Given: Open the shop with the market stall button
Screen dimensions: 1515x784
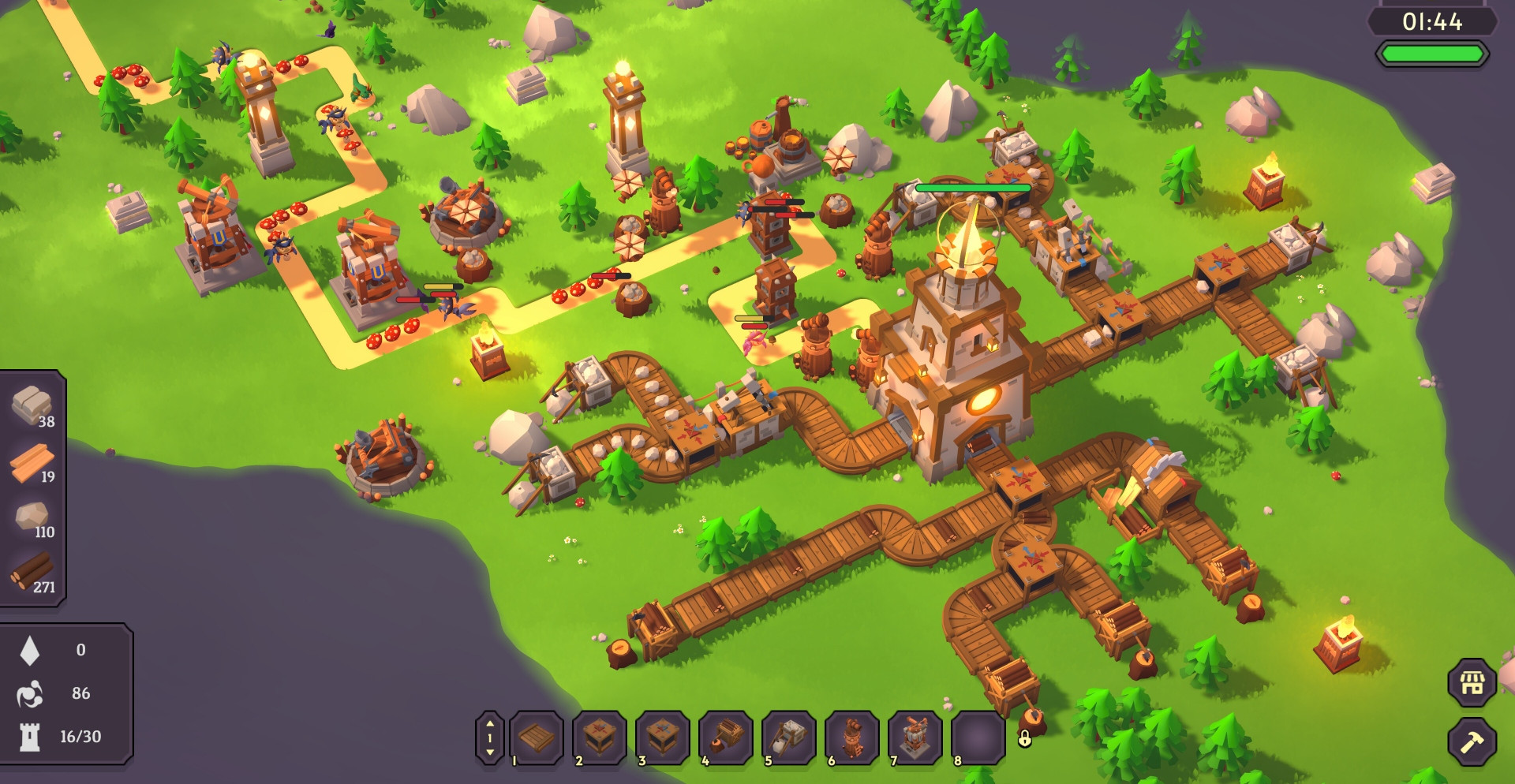Looking at the screenshot, I should point(1472,683).
